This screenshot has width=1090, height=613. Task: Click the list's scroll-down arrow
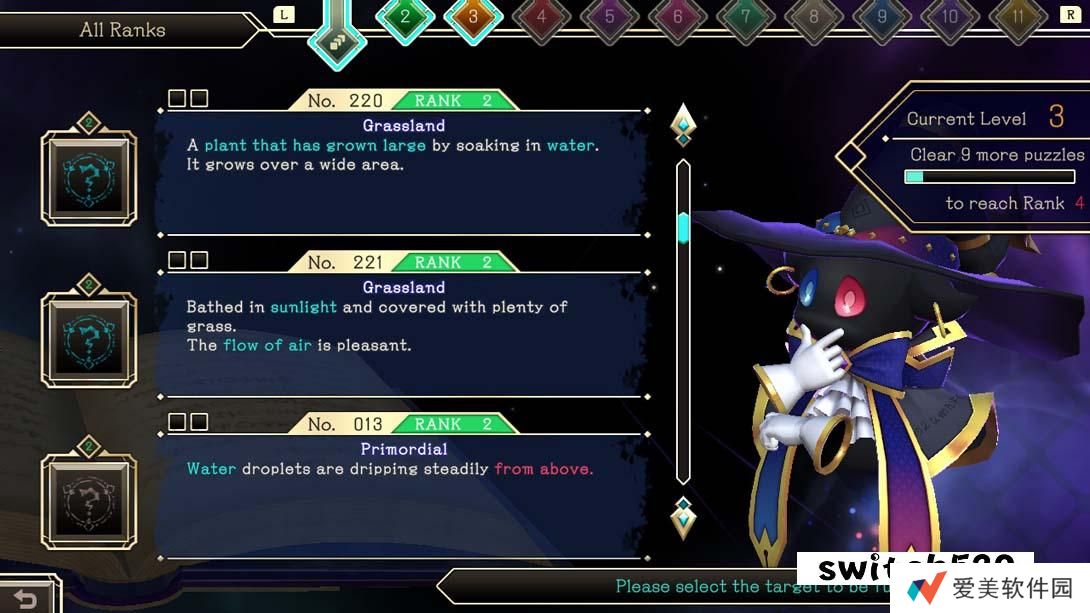(x=682, y=517)
